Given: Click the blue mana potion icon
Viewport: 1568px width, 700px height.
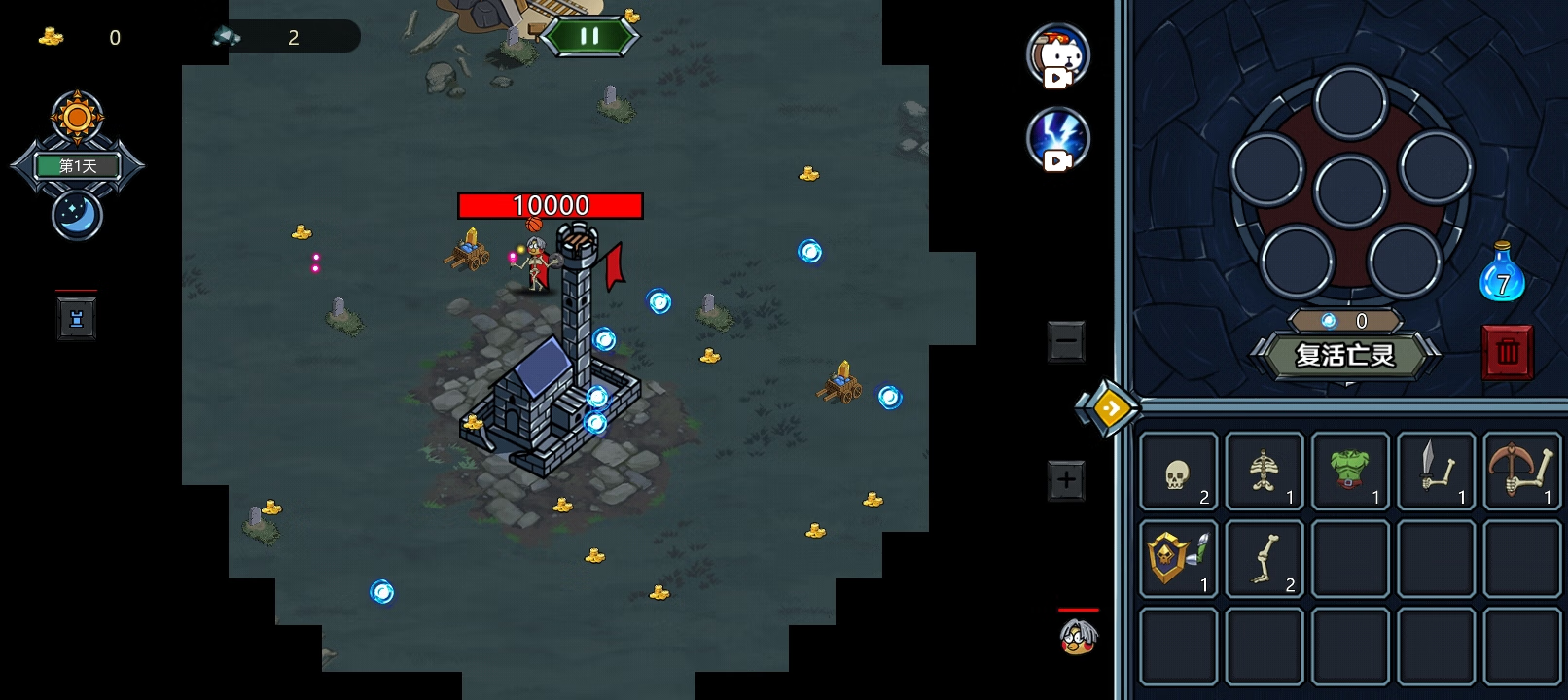Looking at the screenshot, I should coord(1501,274).
